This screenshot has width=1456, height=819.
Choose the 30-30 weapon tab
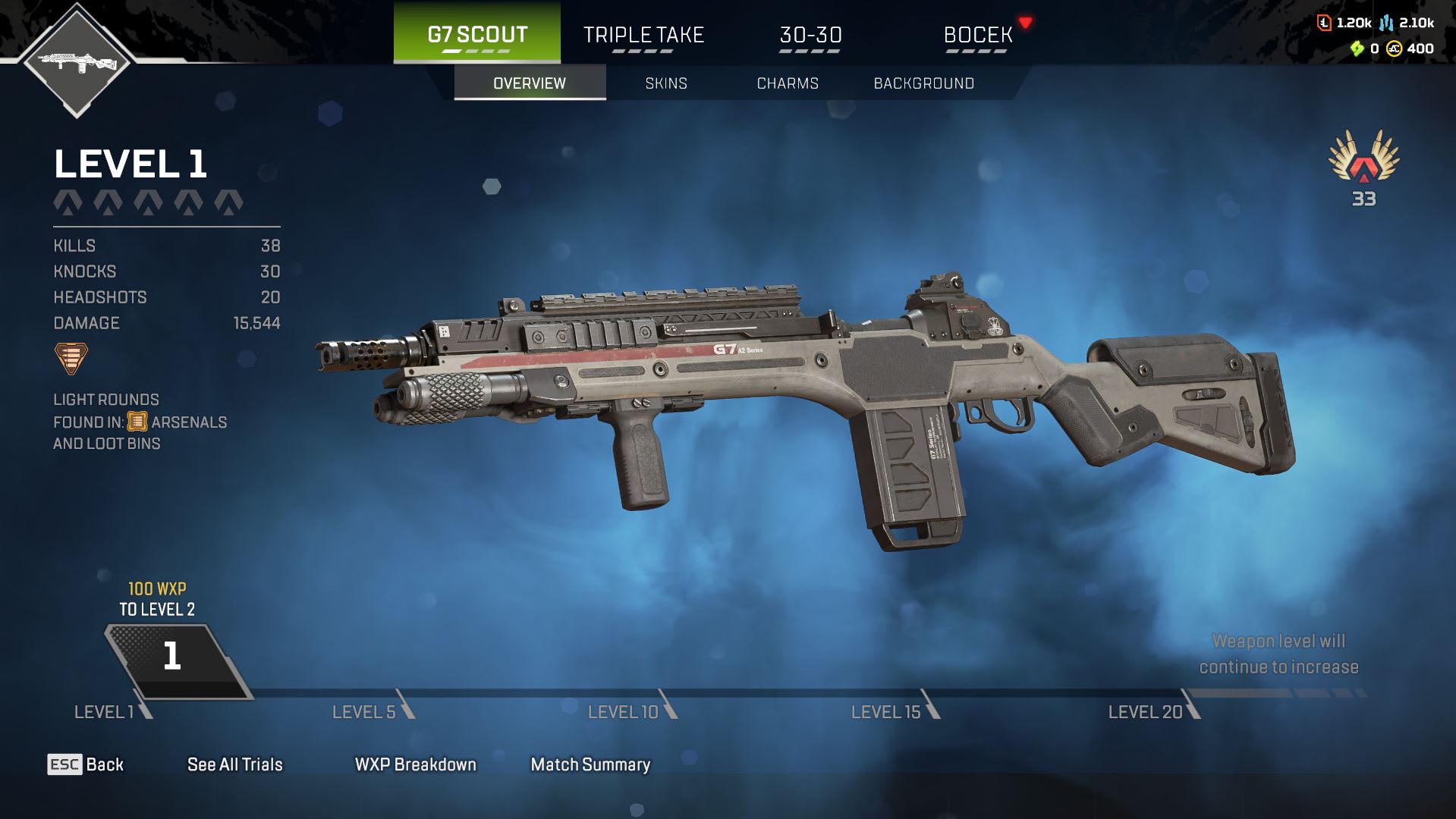[x=810, y=35]
